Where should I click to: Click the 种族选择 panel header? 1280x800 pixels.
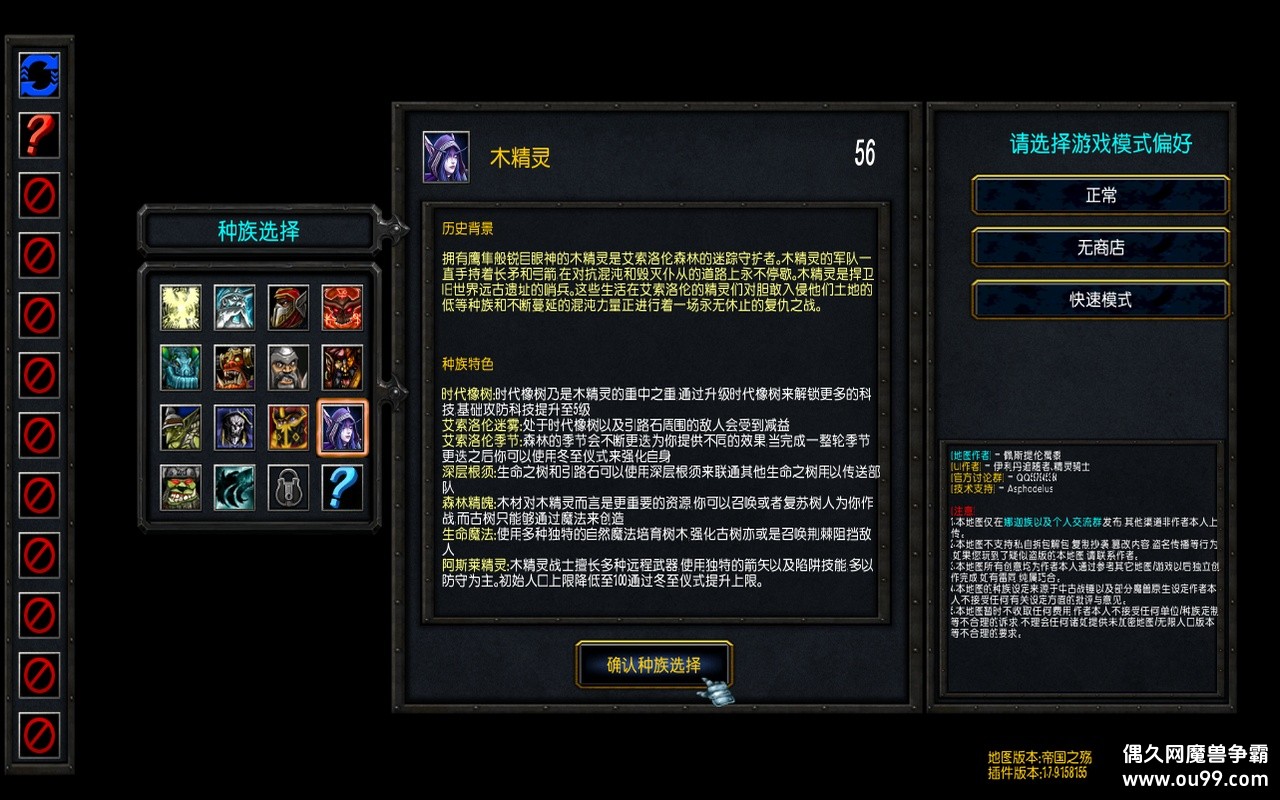[x=258, y=230]
